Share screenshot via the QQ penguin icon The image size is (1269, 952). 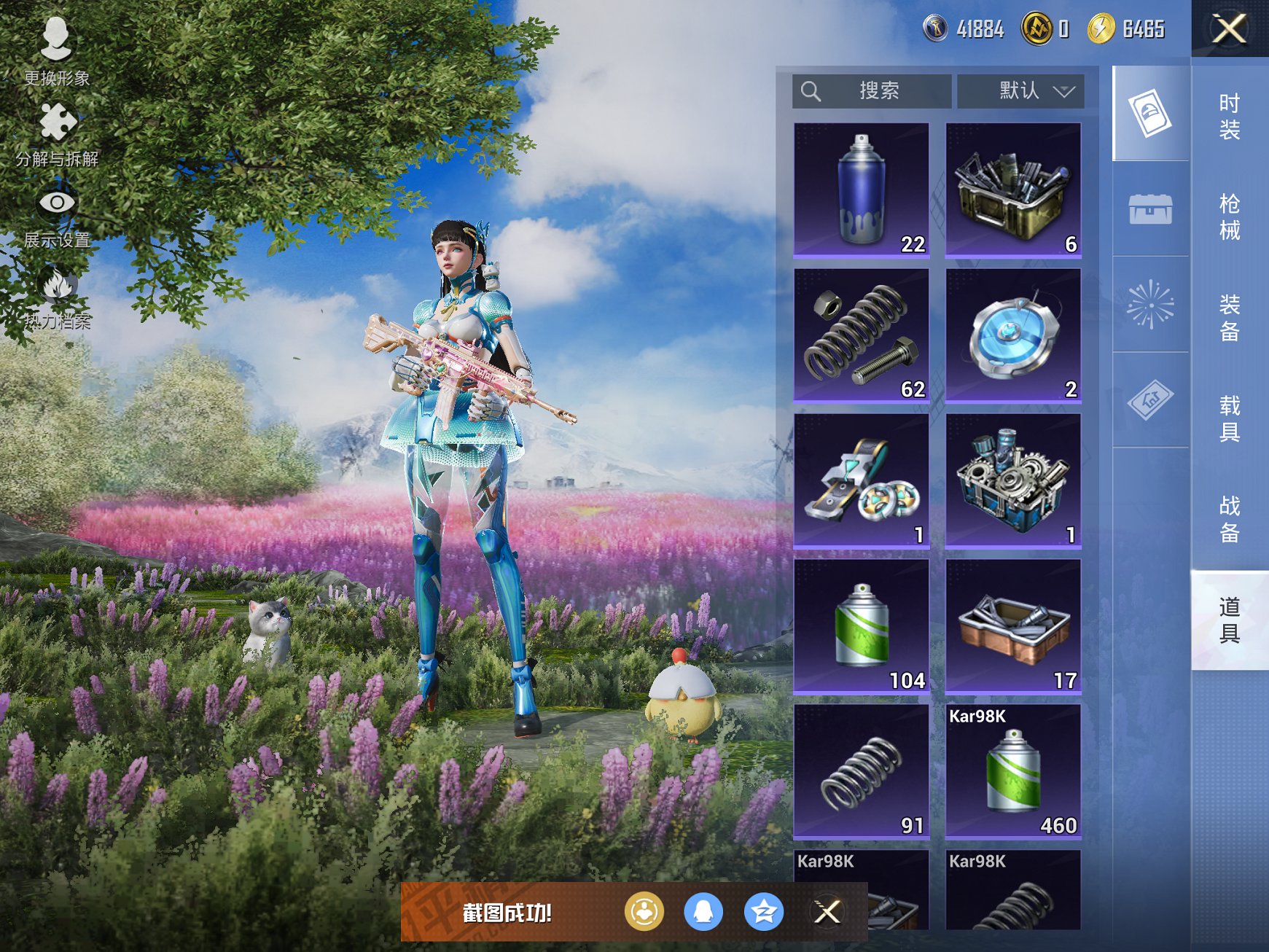click(703, 912)
